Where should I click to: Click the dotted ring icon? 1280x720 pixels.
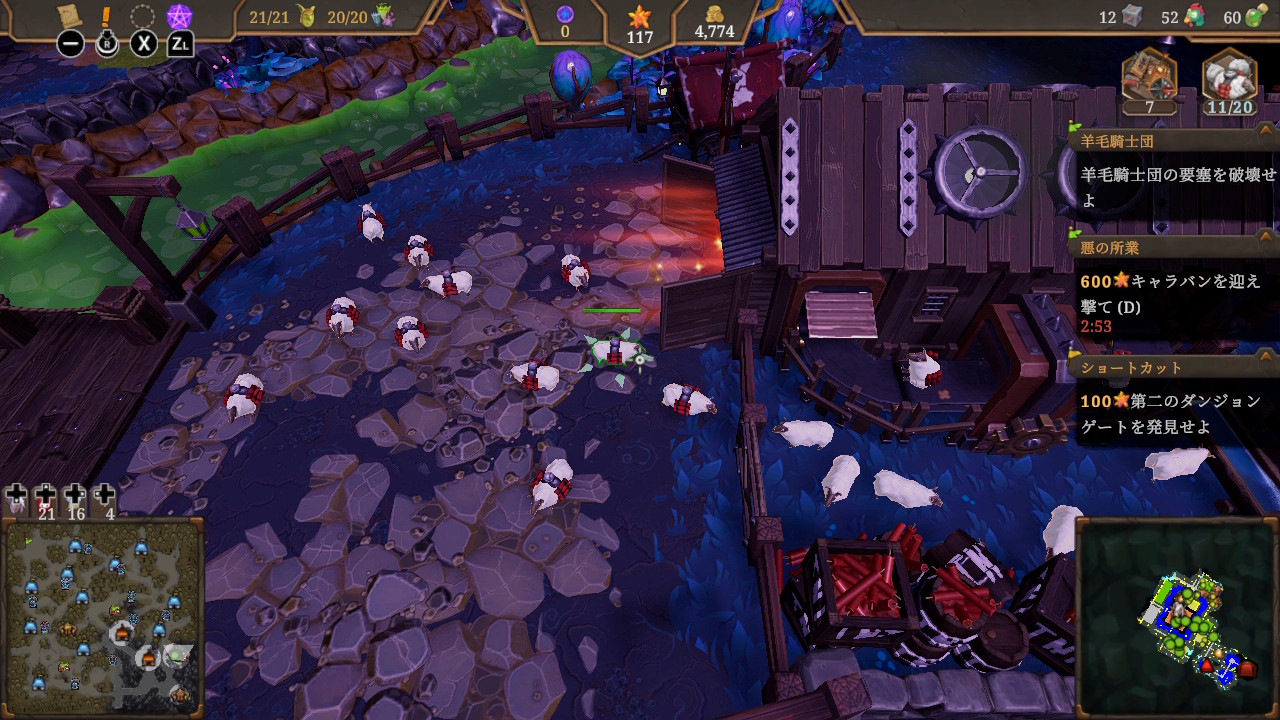(x=143, y=17)
